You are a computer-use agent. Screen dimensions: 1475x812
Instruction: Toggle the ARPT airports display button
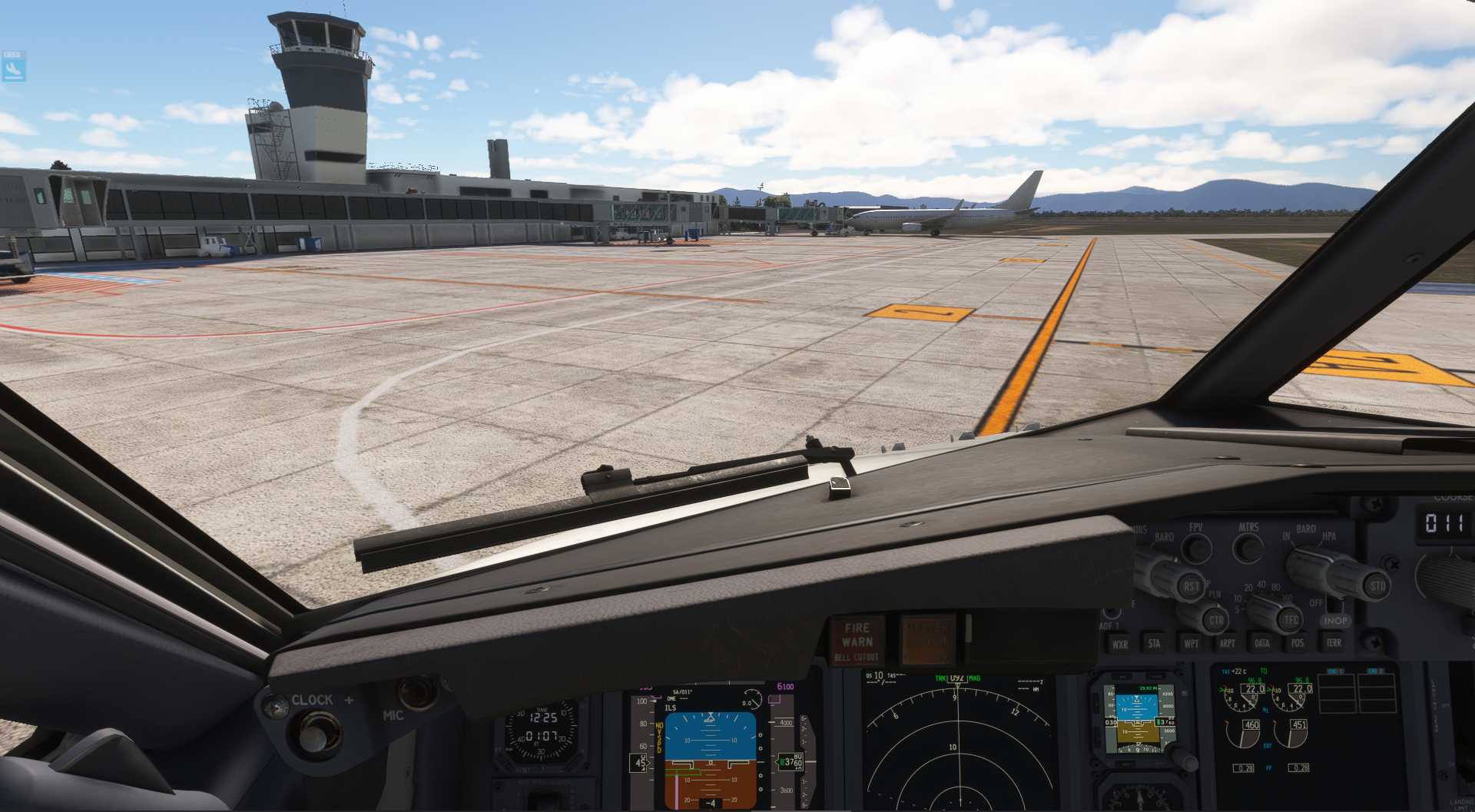(x=1227, y=643)
